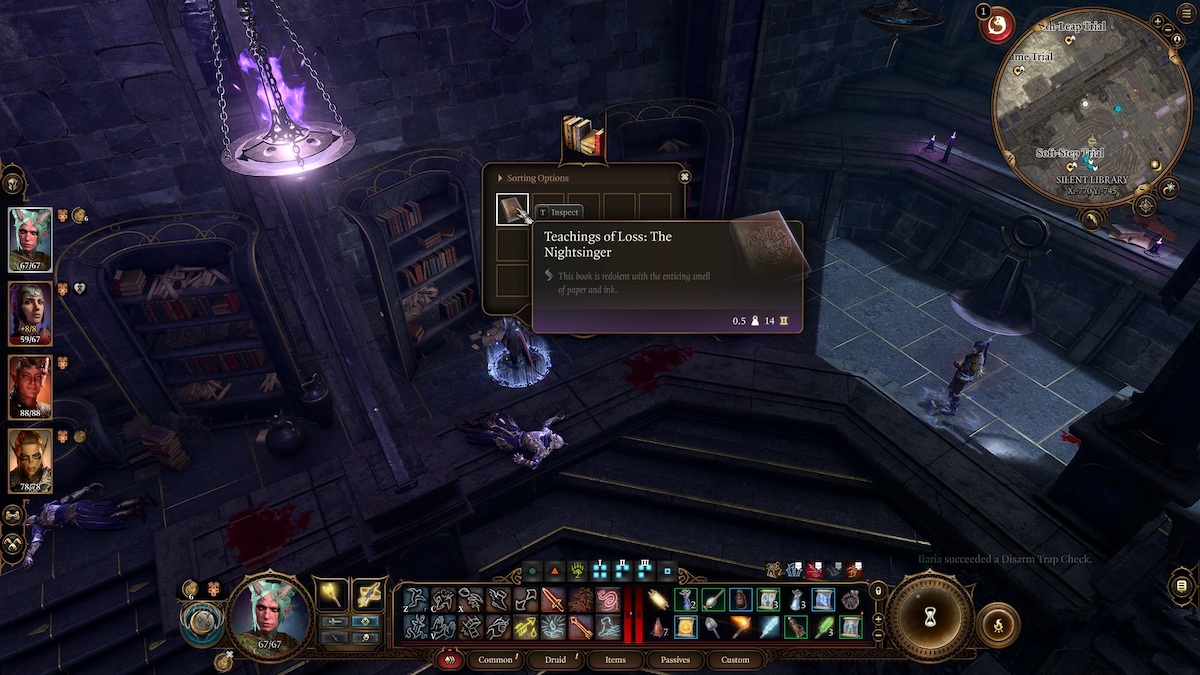Take the Teachings of Loss book from container
This screenshot has width=1200, height=675.
click(513, 209)
